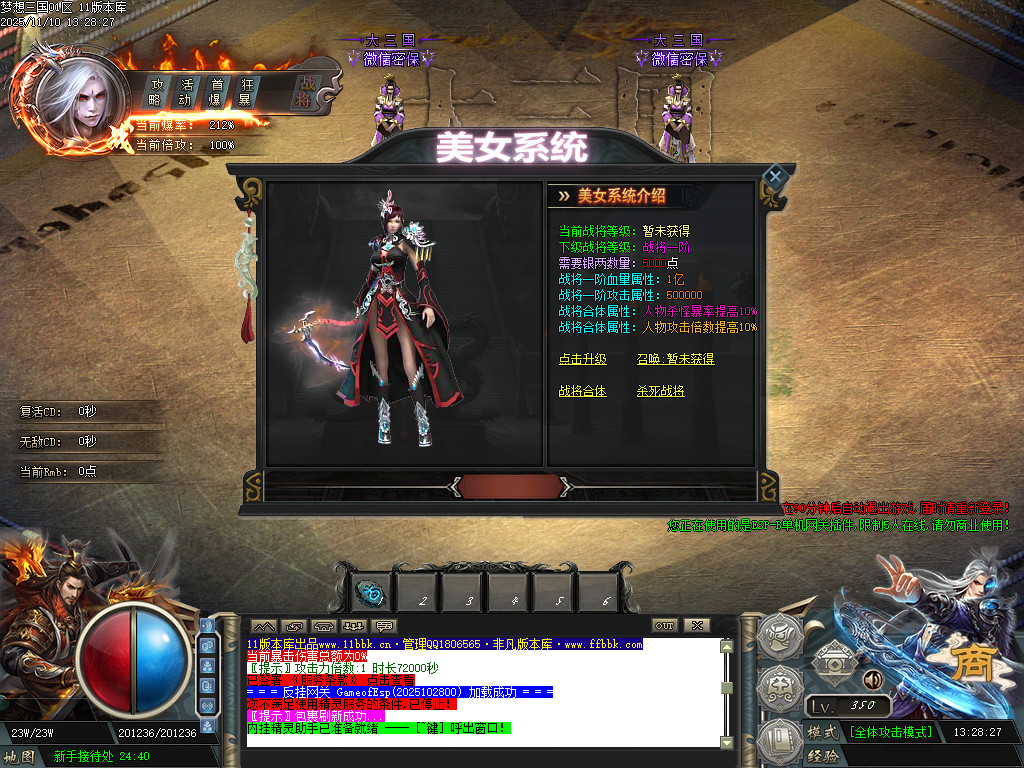Viewport: 1024px width, 768px height.
Task: Activate the 战将合体 link
Action: (x=582, y=391)
